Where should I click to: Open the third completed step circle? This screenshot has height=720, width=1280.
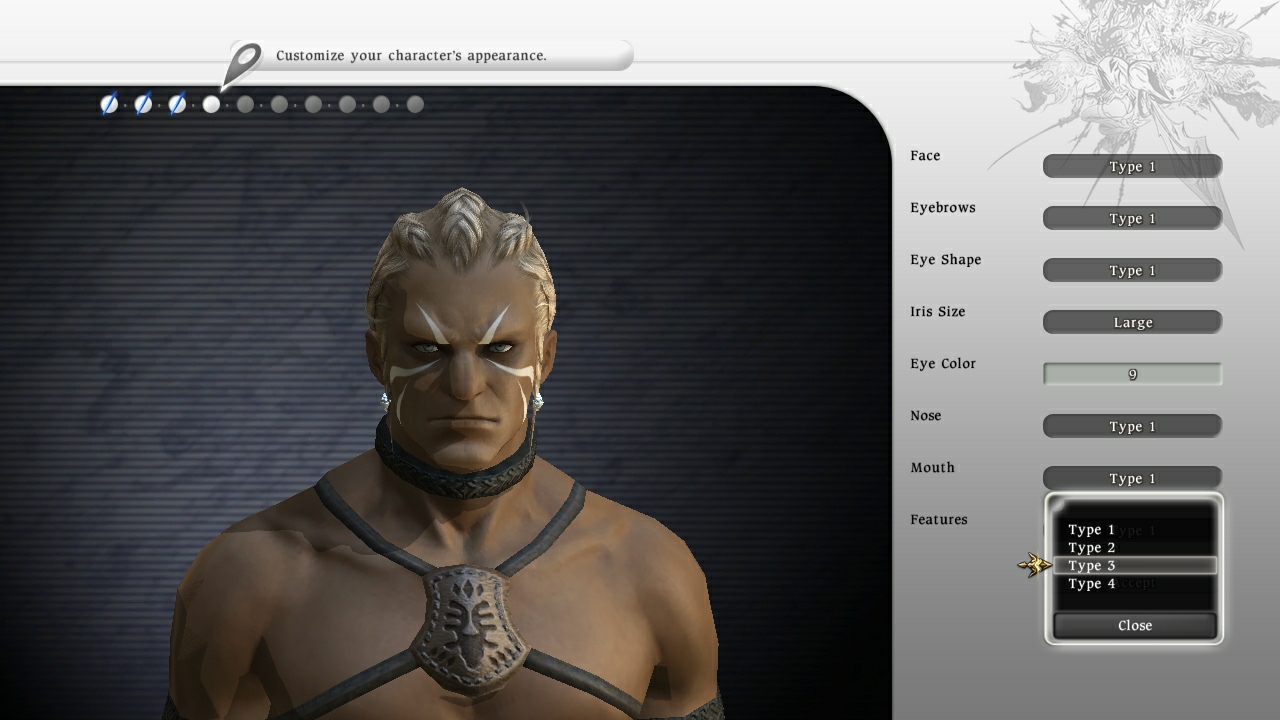(x=176, y=104)
